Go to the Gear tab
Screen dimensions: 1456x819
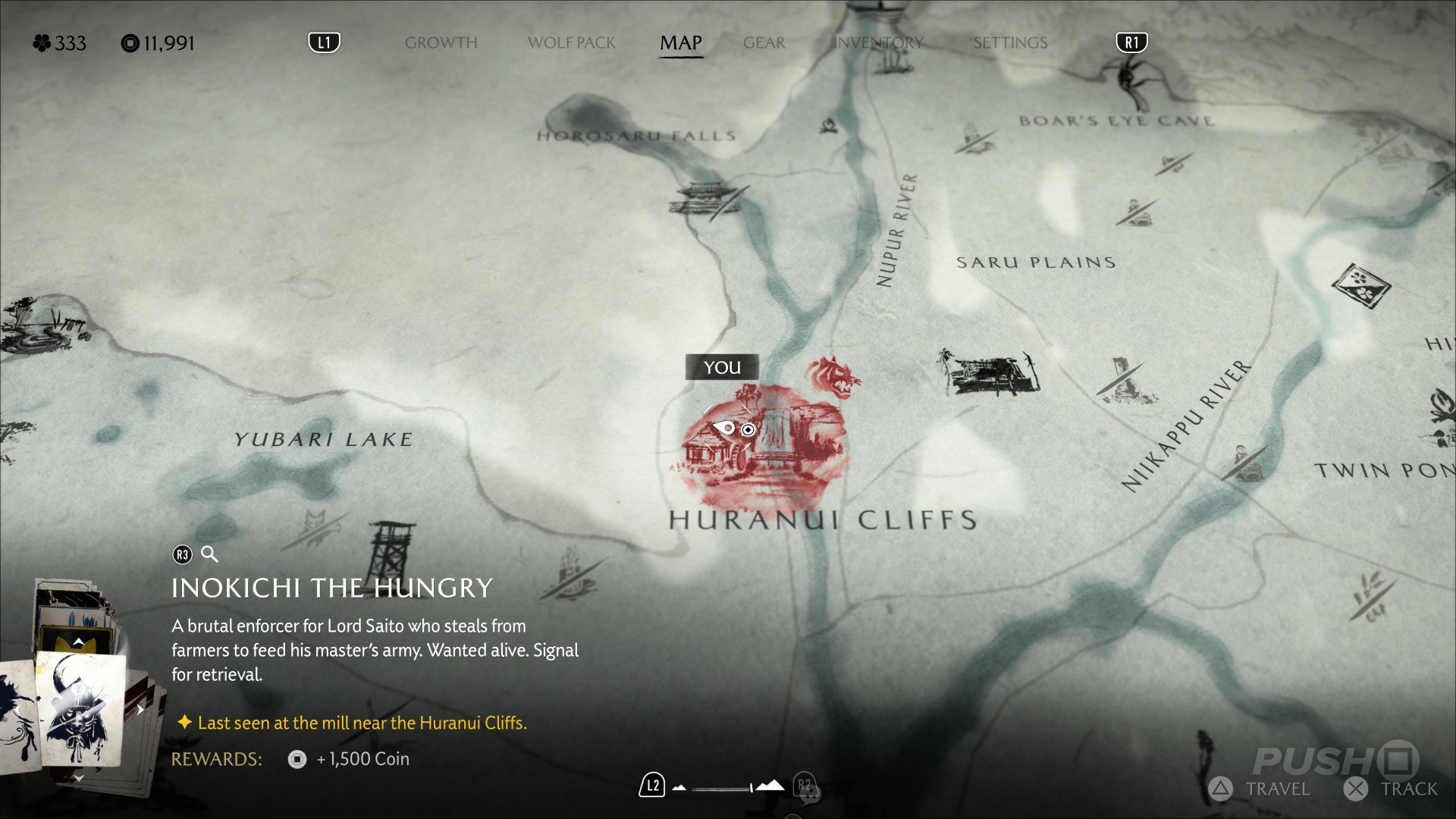coord(764,42)
